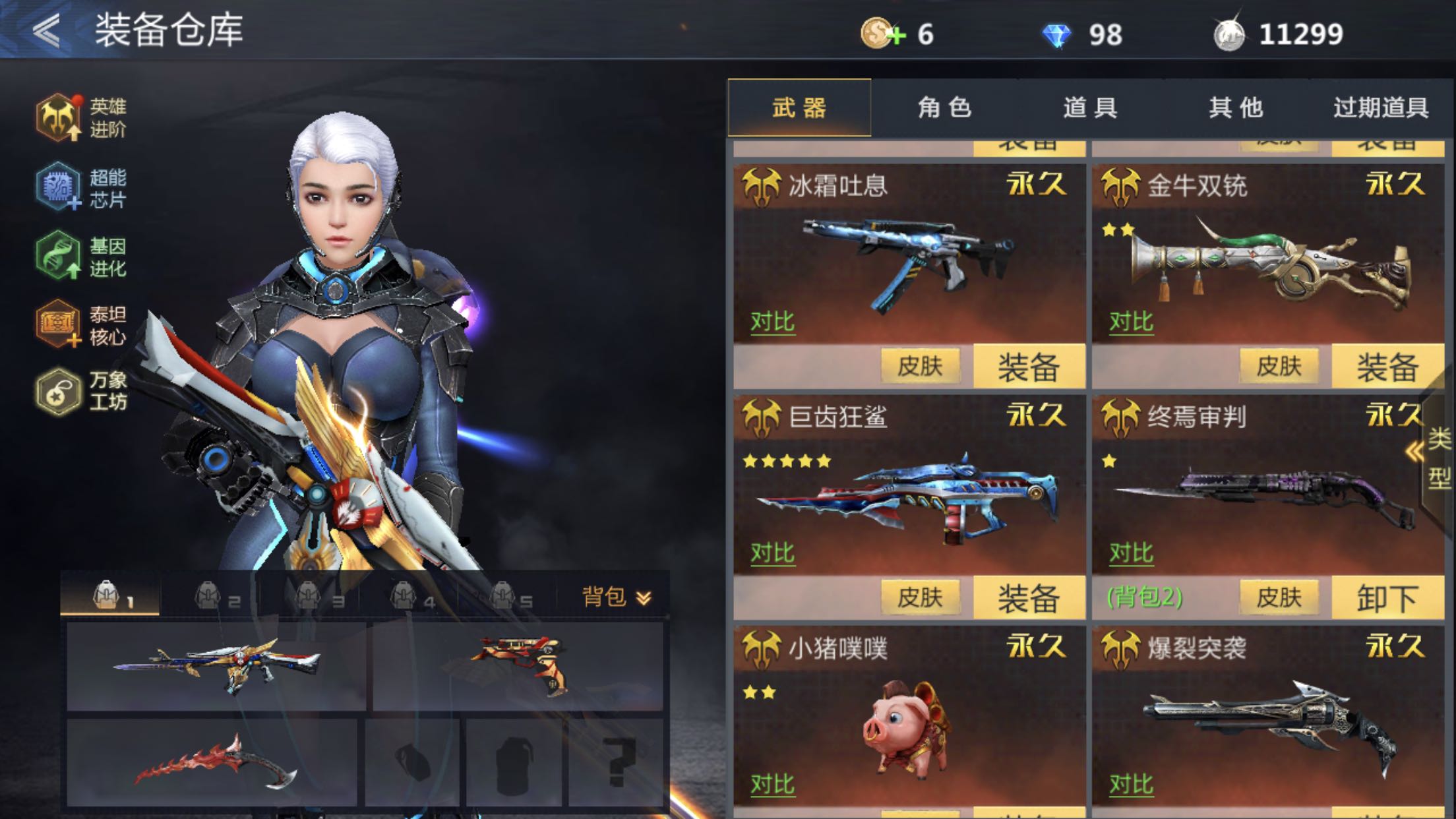Open the 超能芯片 chip menu
Screen dimensions: 1456x819
point(80,187)
